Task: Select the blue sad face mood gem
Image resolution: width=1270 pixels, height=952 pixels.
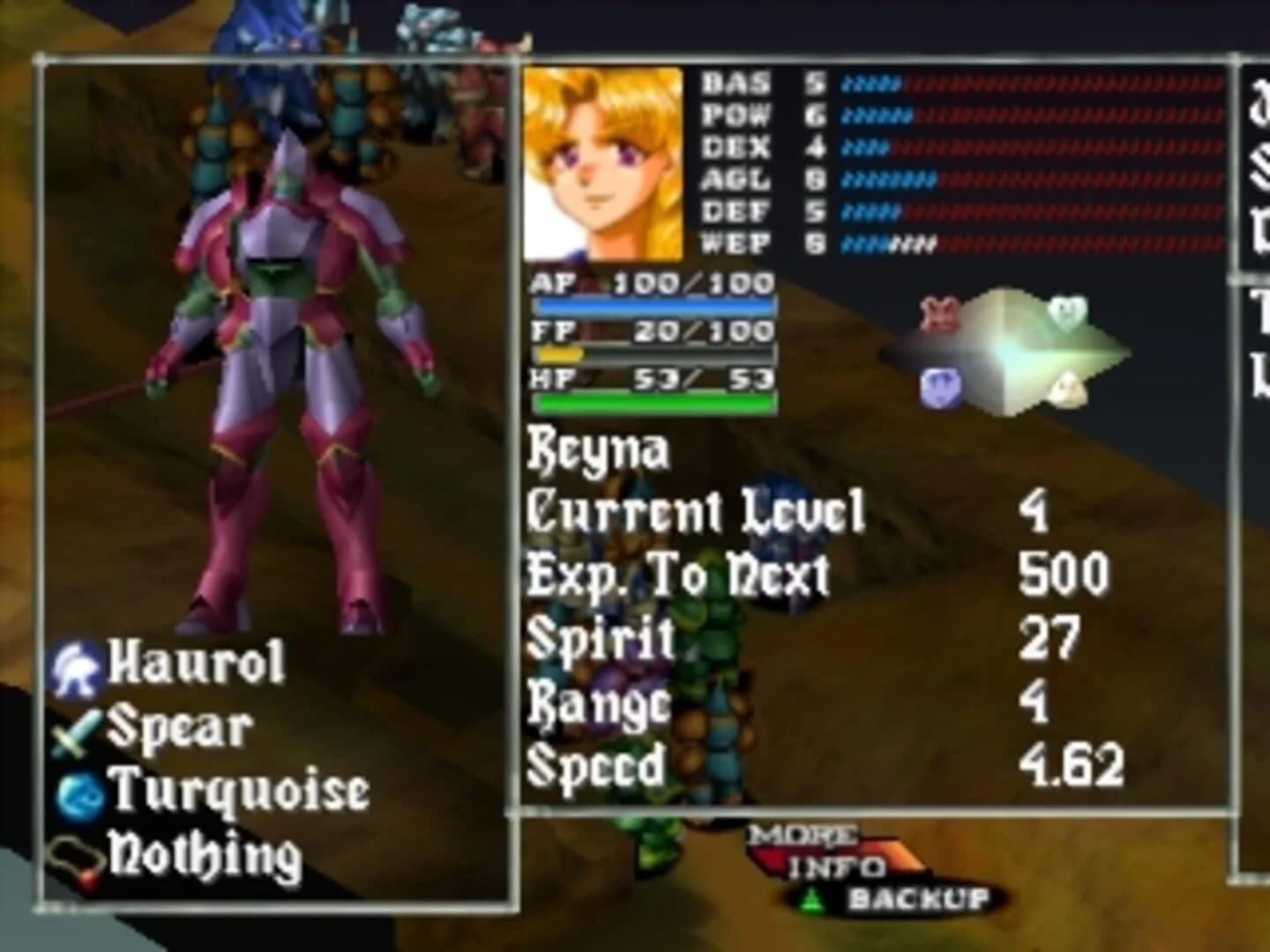Action: tap(942, 386)
